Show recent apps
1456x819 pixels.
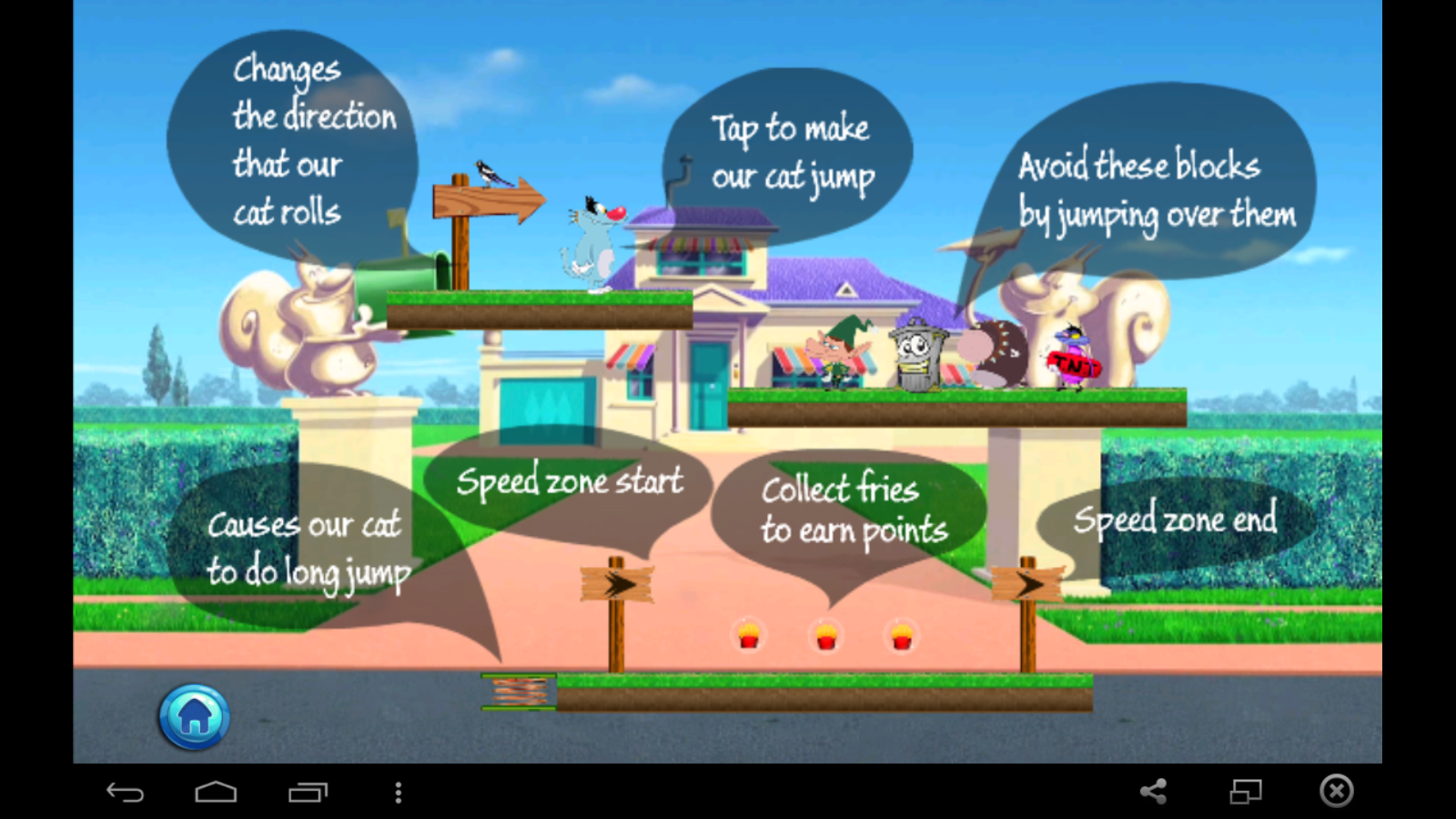[x=308, y=793]
